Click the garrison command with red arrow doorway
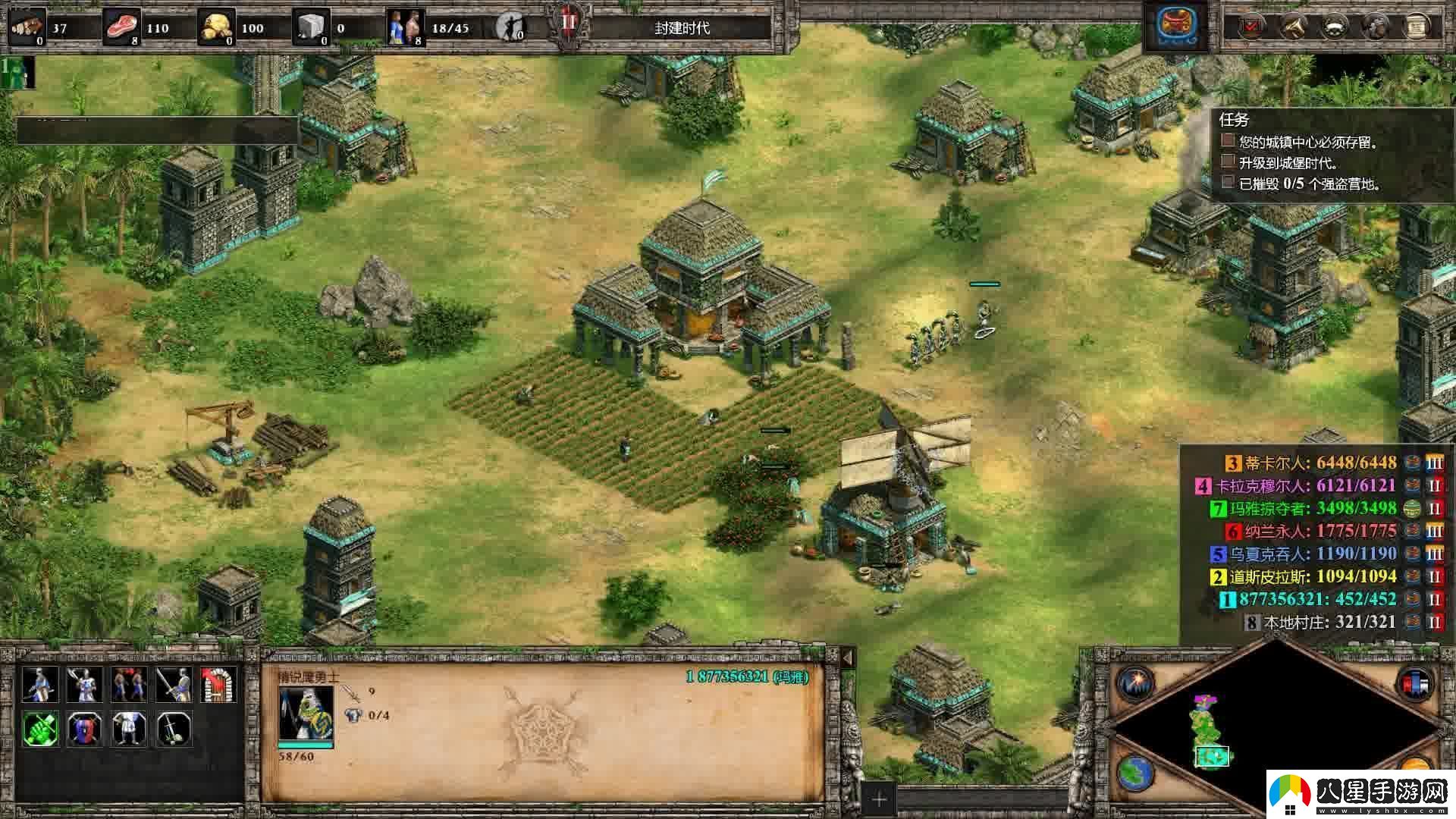The width and height of the screenshot is (1456, 819). click(x=219, y=685)
